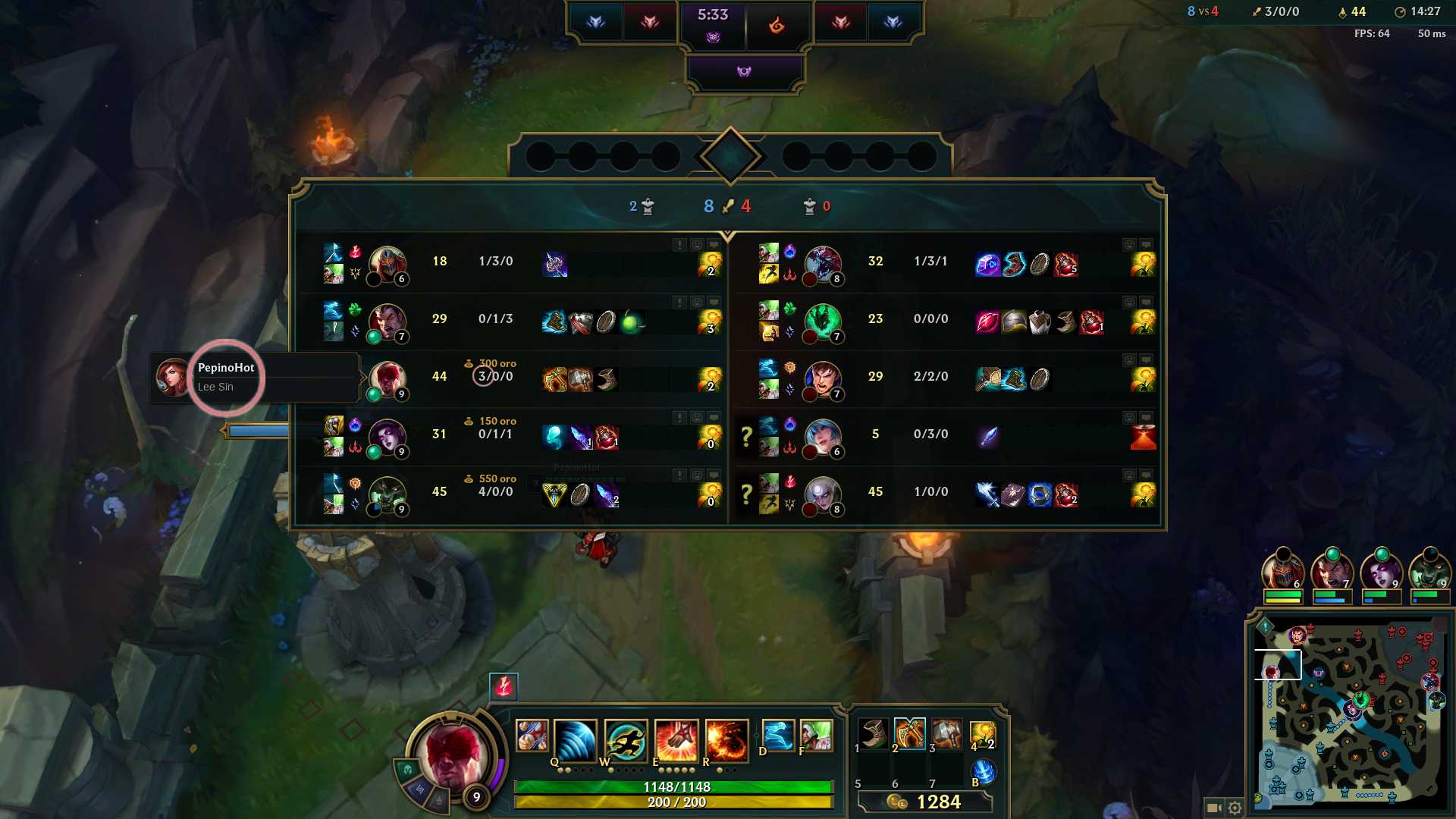Image resolution: width=1456 pixels, height=819 pixels.
Task: Select the hammer item in slot 3
Action: 946,733
